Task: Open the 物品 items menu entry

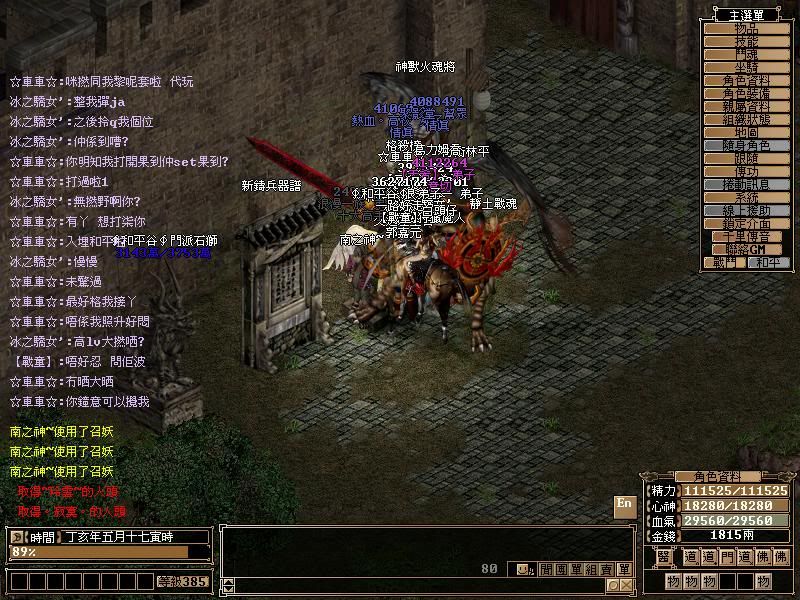Action: [746, 28]
